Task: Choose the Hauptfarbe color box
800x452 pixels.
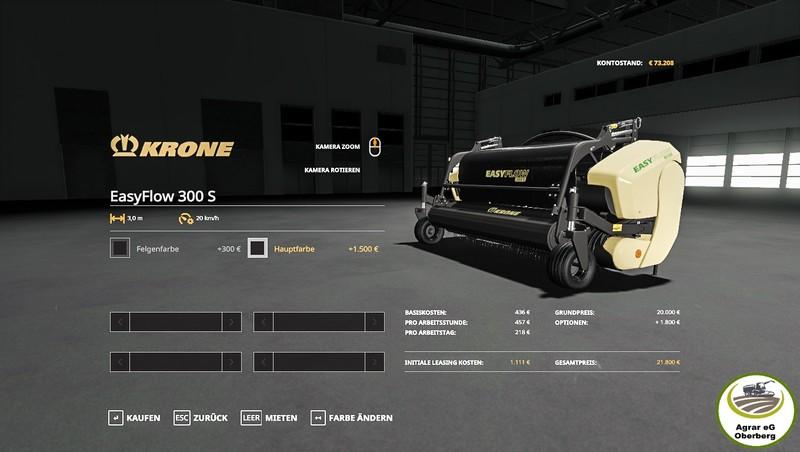Action: (258, 248)
